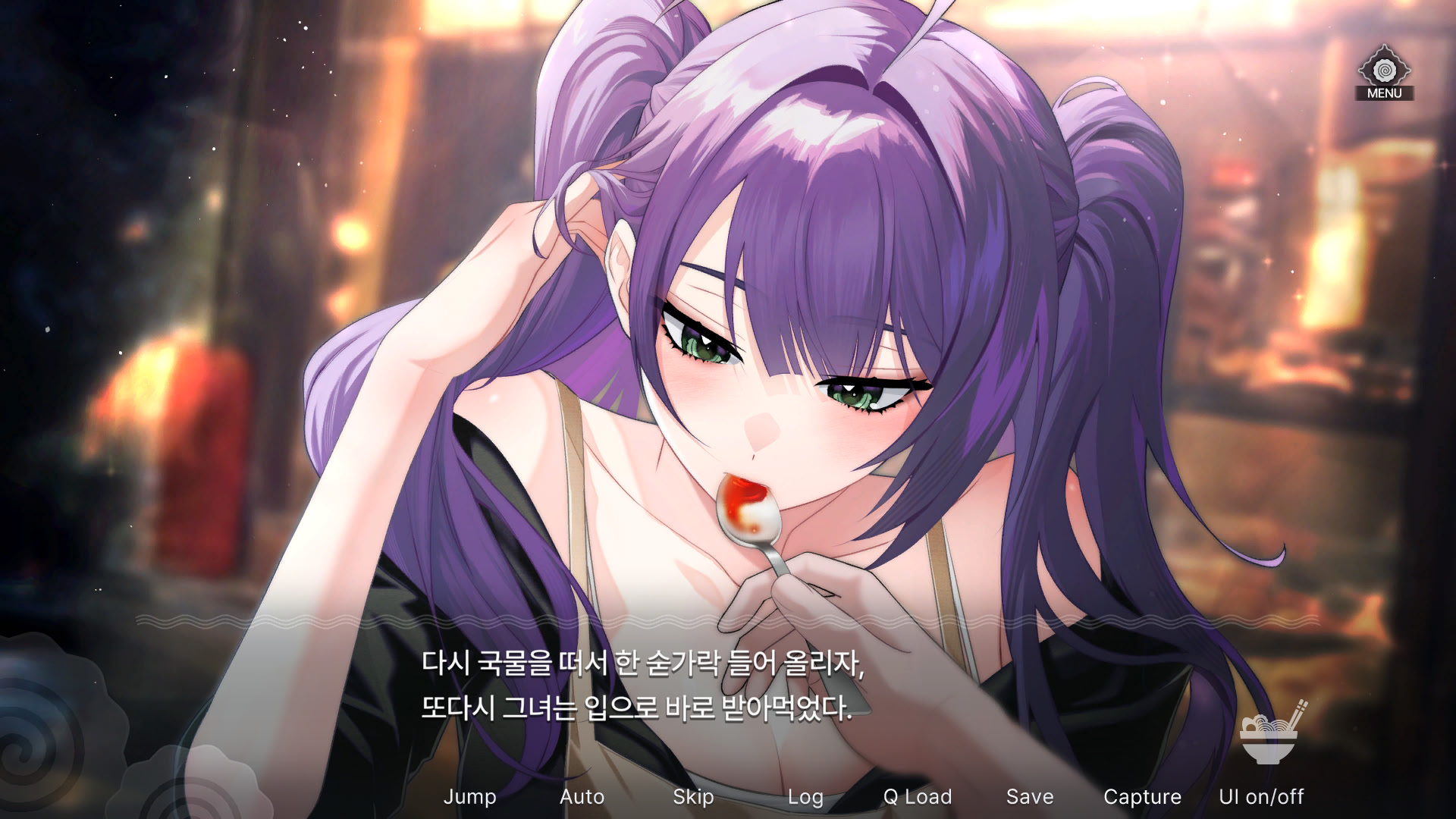
Task: Enable Auto mode for dialogue playback
Action: point(582,797)
